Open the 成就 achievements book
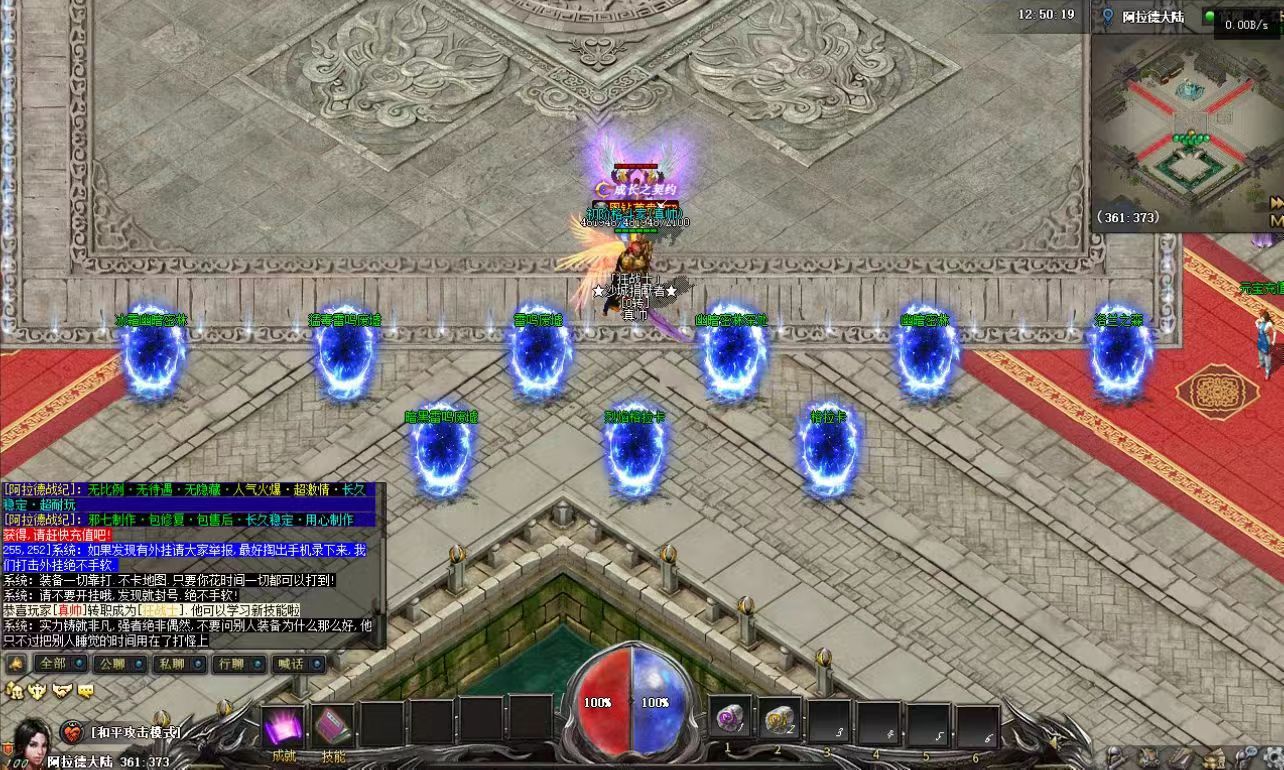Viewport: 1284px width, 770px height. pyautogui.click(x=283, y=726)
